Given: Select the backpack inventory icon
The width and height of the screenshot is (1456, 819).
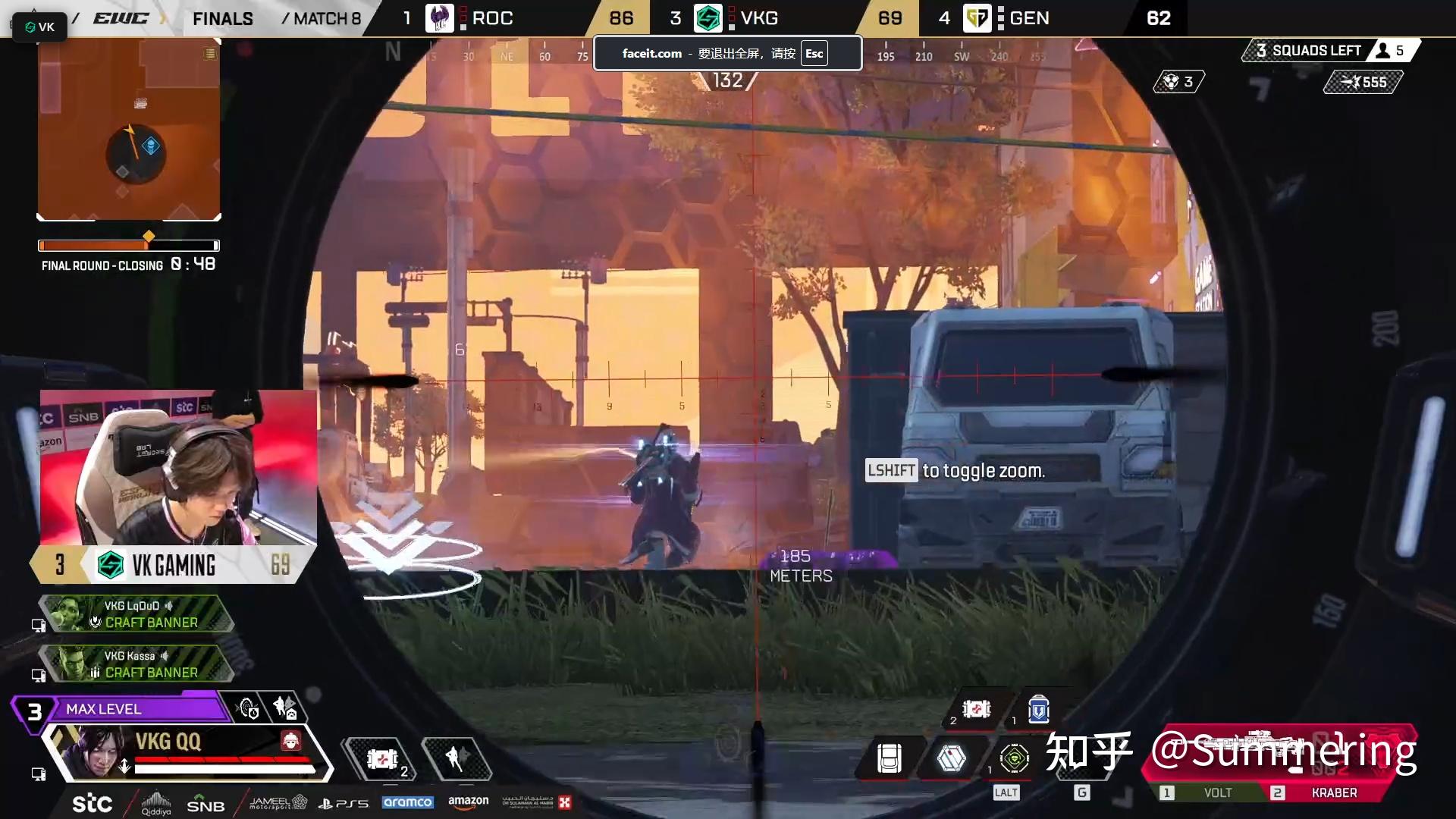Looking at the screenshot, I should [x=889, y=758].
